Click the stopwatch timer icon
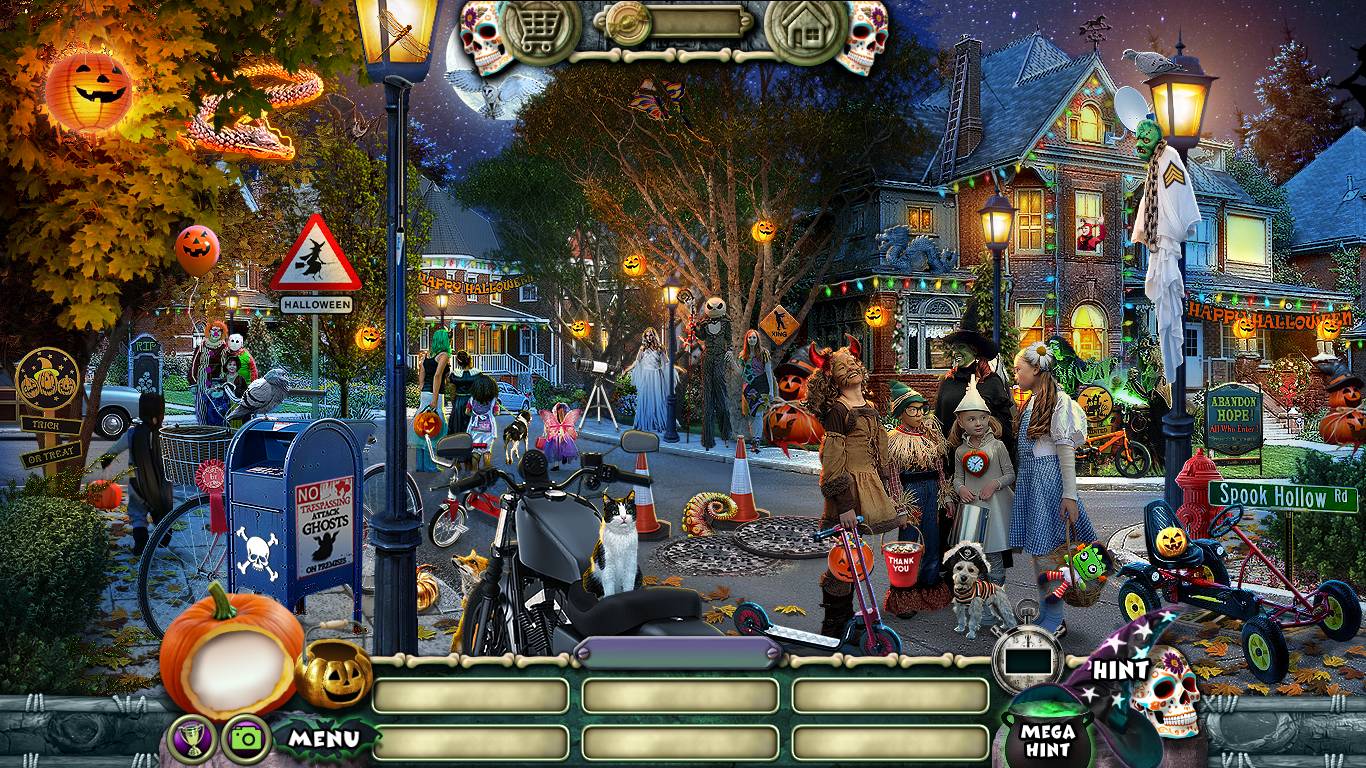Screen dimensions: 1366x768 [x=1027, y=655]
